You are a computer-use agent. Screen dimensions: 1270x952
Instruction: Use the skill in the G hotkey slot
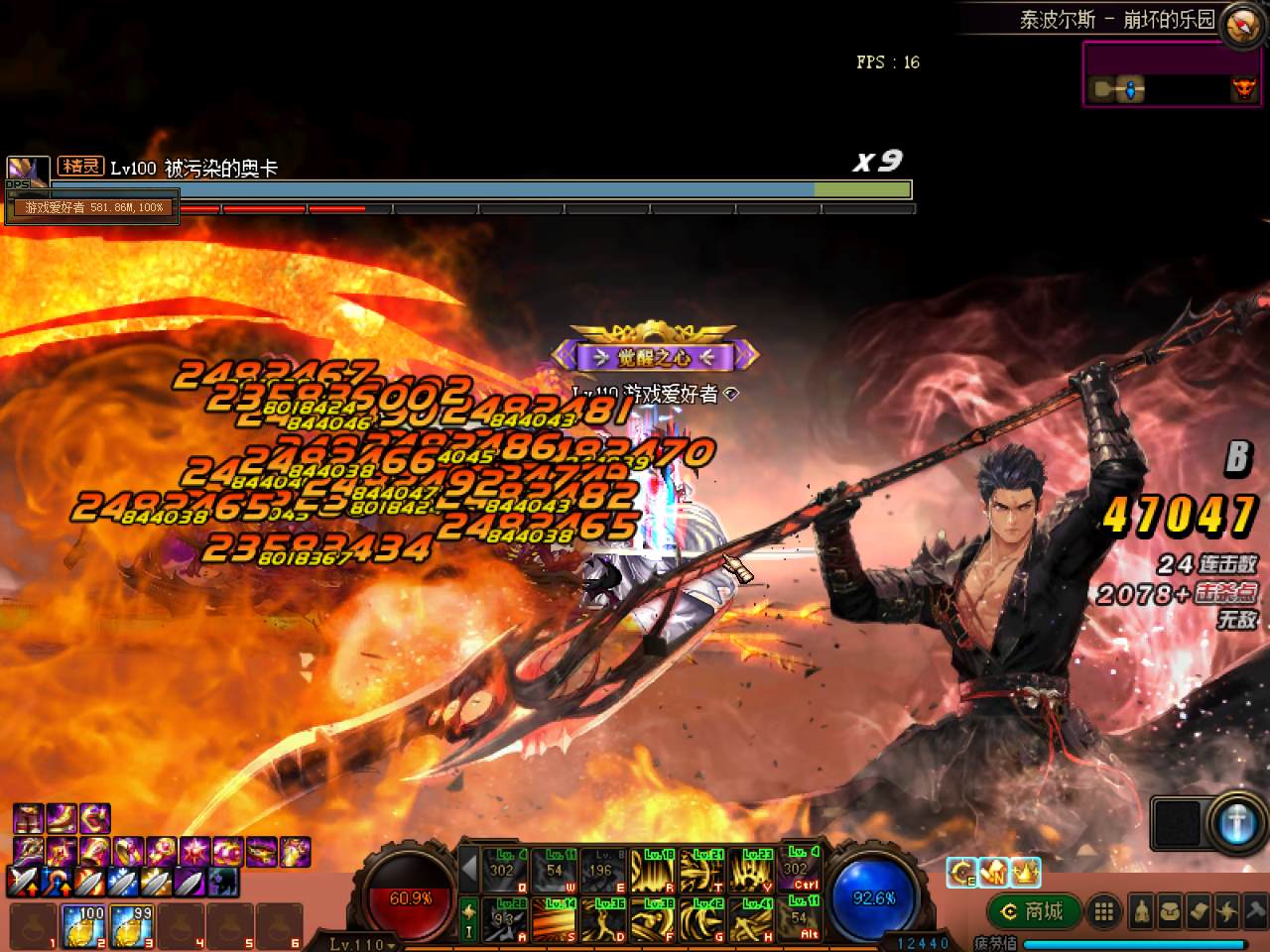701,919
